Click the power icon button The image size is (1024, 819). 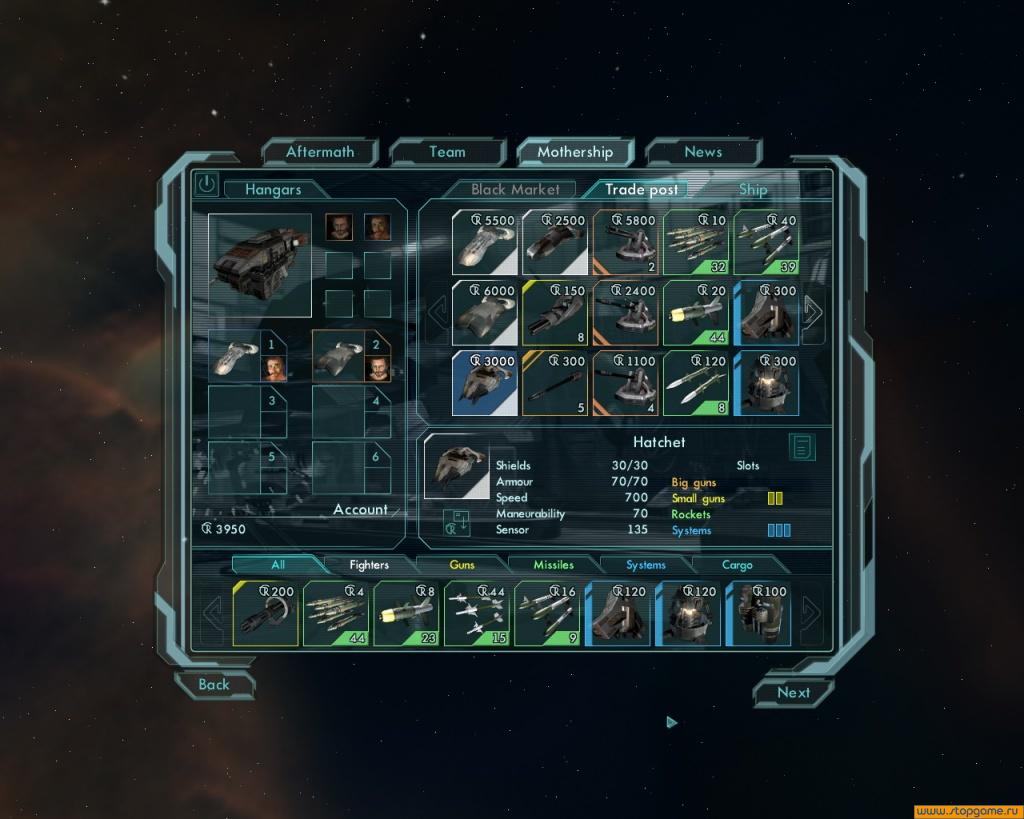(x=206, y=183)
